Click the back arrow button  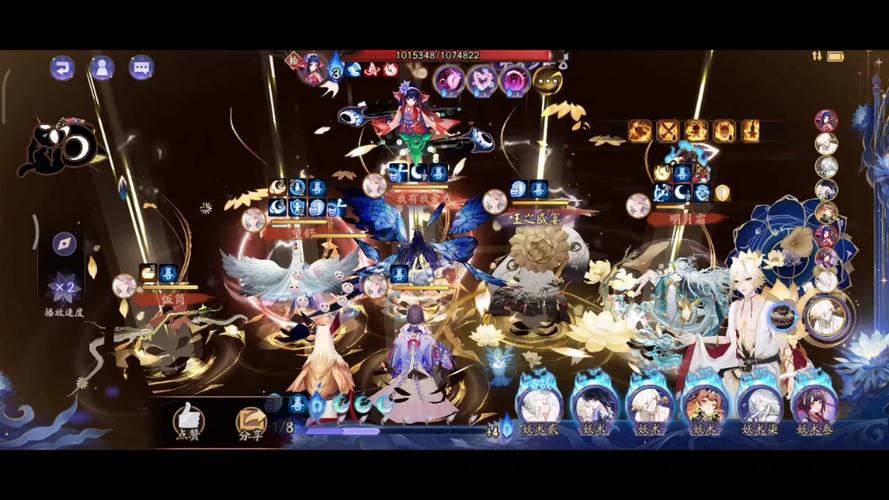click(63, 68)
